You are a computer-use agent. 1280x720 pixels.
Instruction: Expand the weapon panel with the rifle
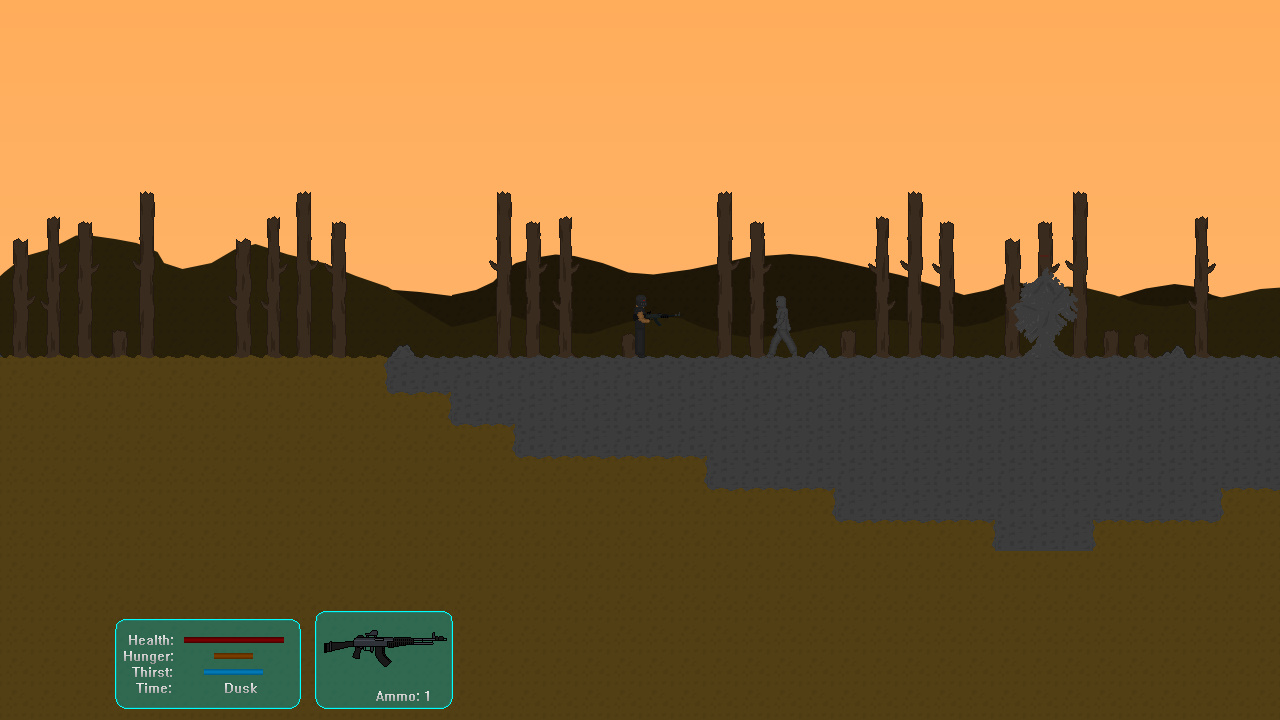(x=384, y=659)
